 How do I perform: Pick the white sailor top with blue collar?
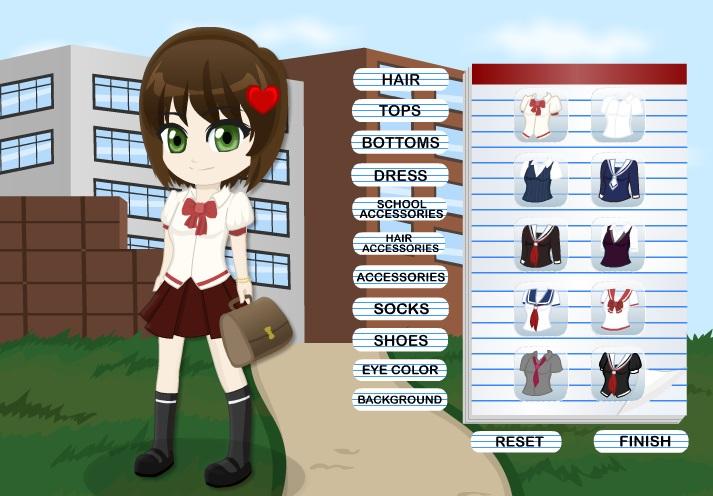coord(541,309)
